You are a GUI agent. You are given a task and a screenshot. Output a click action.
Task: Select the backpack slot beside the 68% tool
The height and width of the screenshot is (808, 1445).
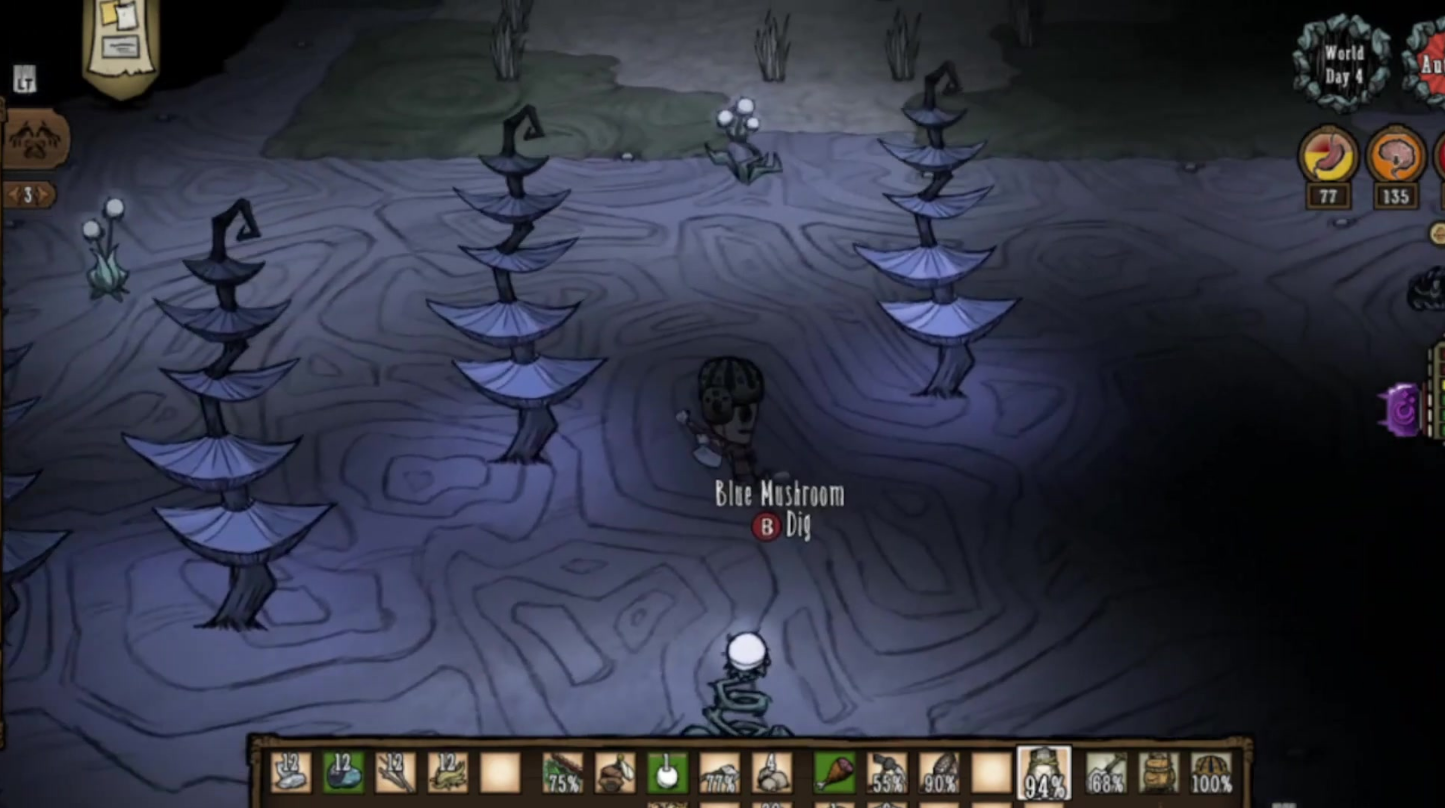coord(1159,772)
